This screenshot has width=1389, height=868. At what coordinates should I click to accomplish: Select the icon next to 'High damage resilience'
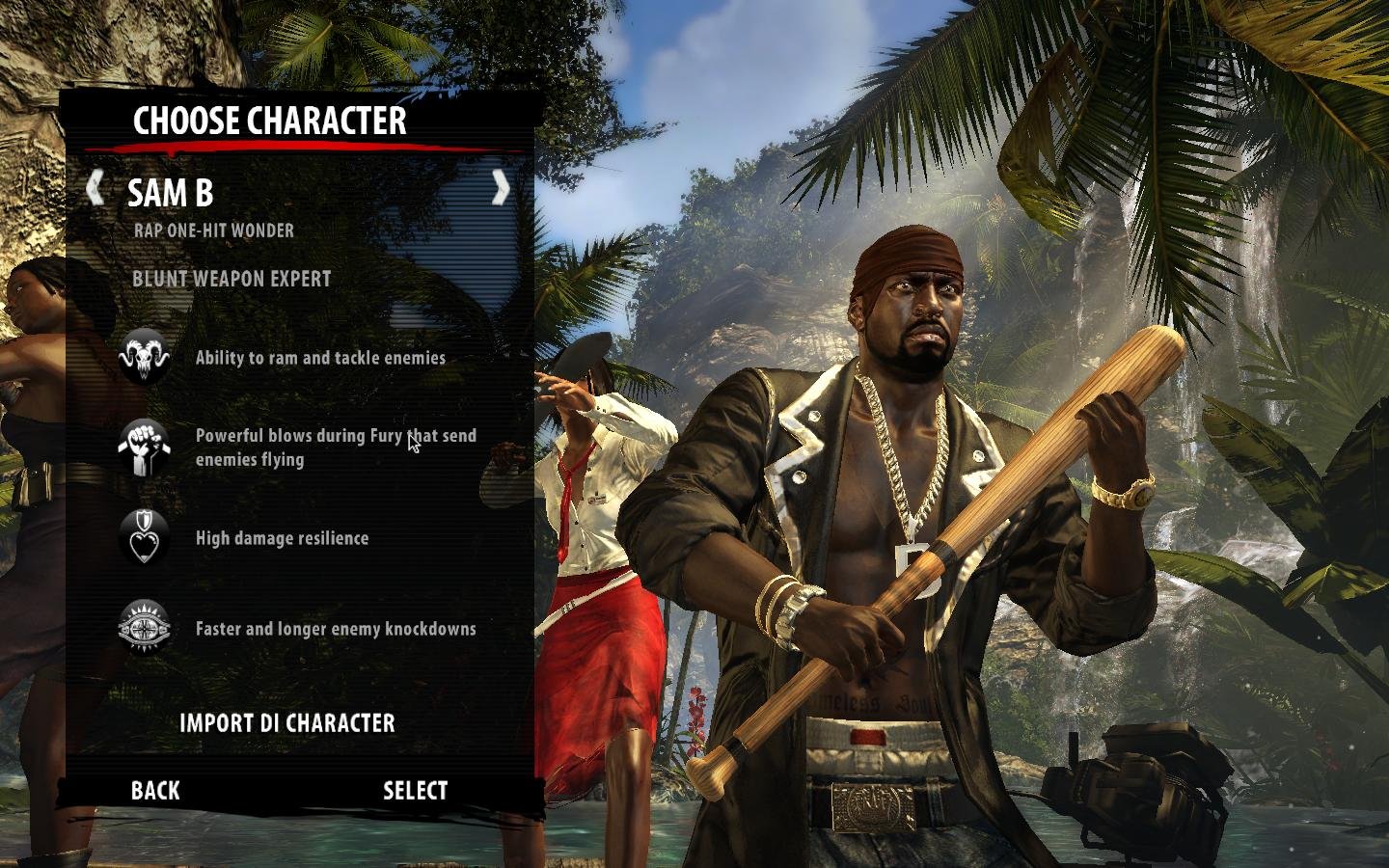[x=143, y=538]
